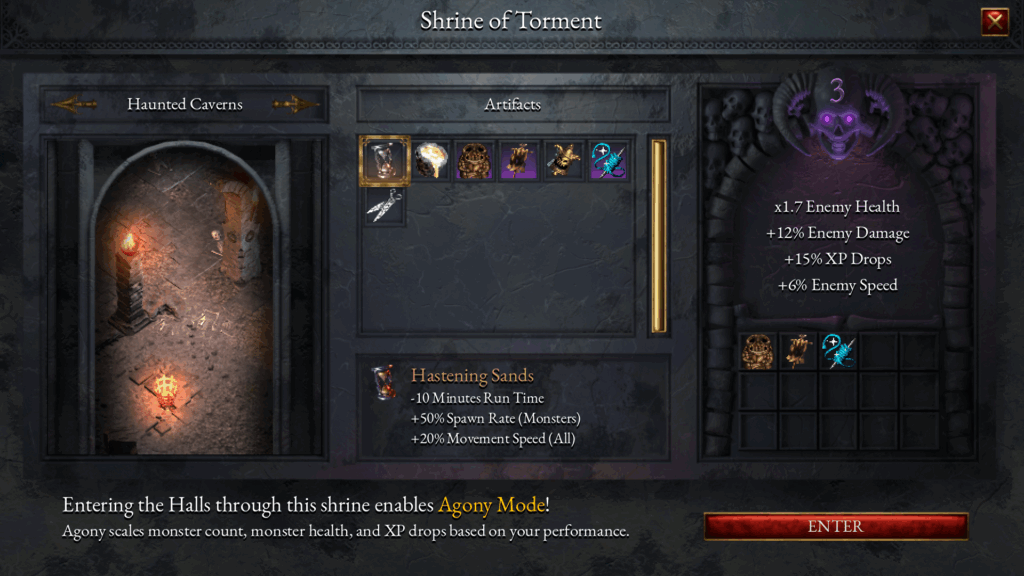Pick the silver scissors artifact

pos(385,205)
